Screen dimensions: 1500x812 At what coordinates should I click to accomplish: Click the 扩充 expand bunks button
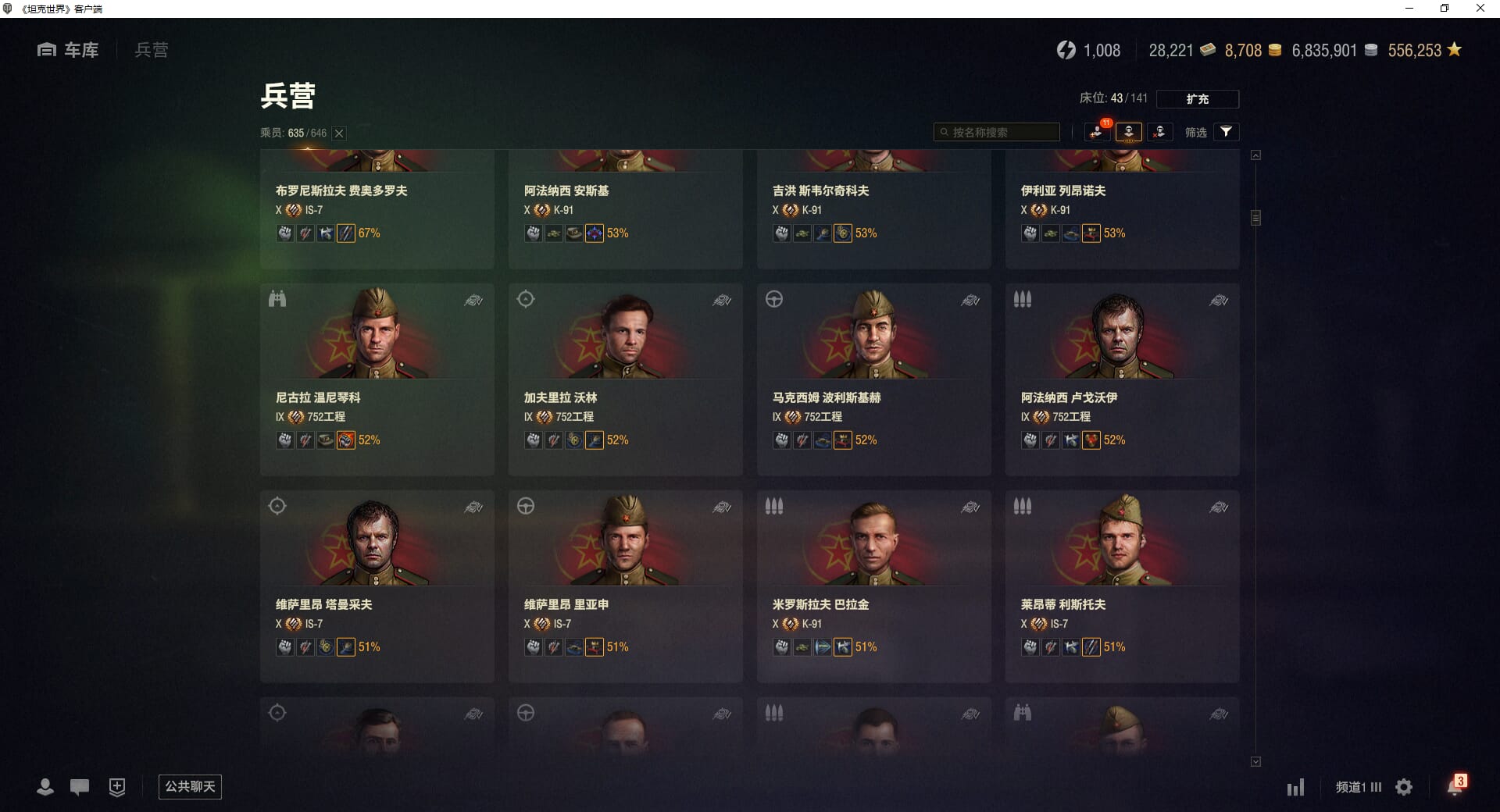[x=1197, y=99]
